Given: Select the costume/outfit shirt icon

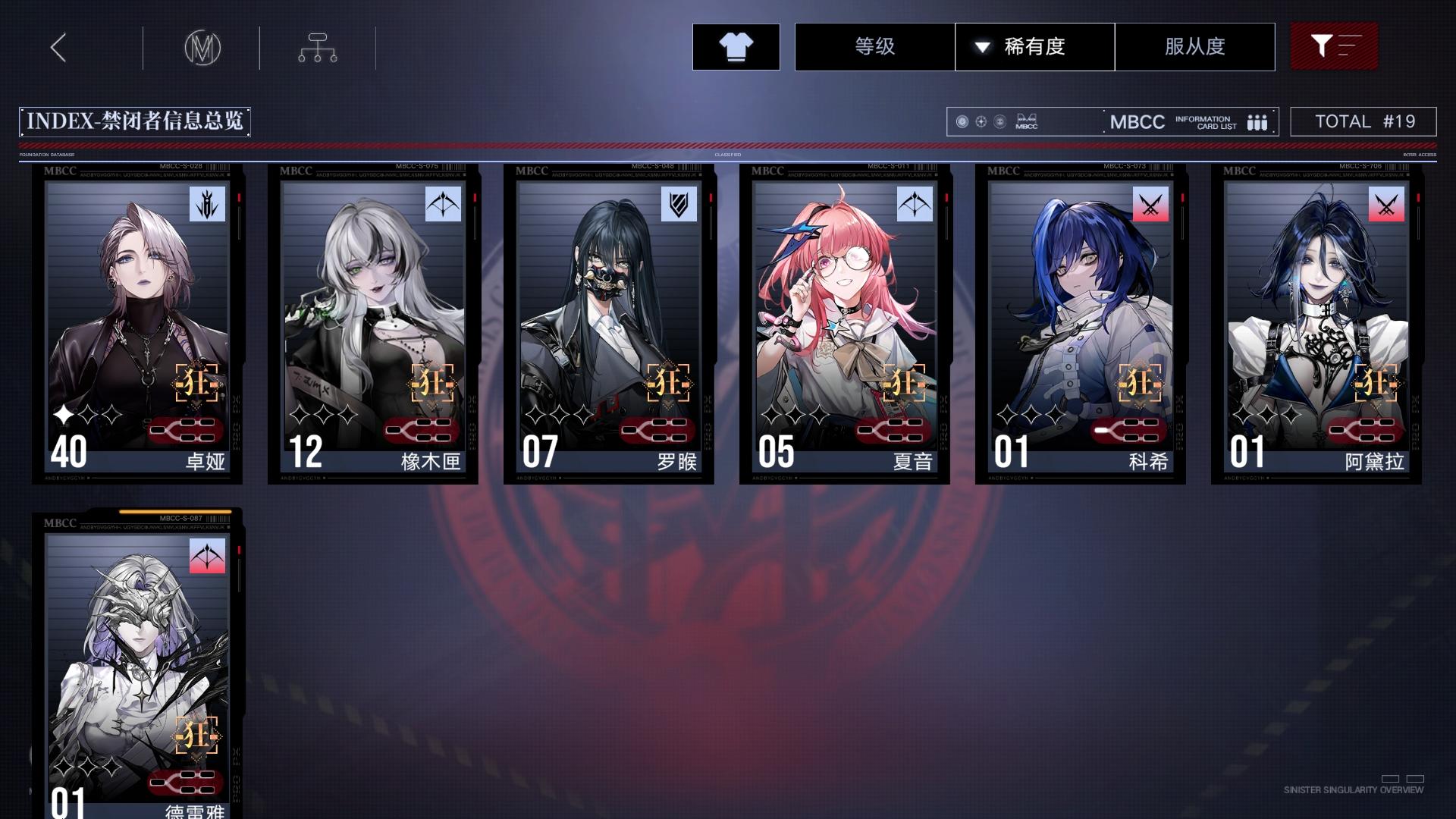Looking at the screenshot, I should pyautogui.click(x=735, y=46).
